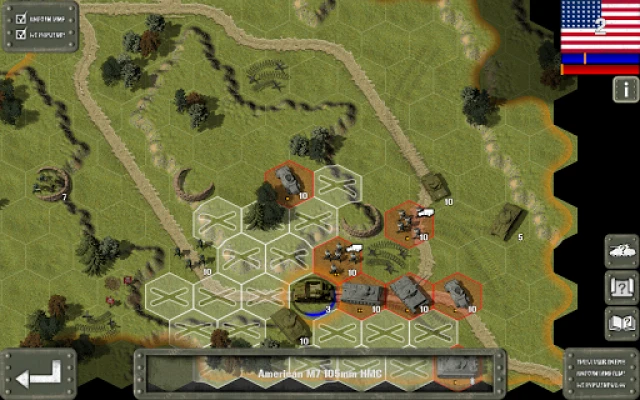Open the question mark card help button
This screenshot has height=400, width=640.
[622, 286]
